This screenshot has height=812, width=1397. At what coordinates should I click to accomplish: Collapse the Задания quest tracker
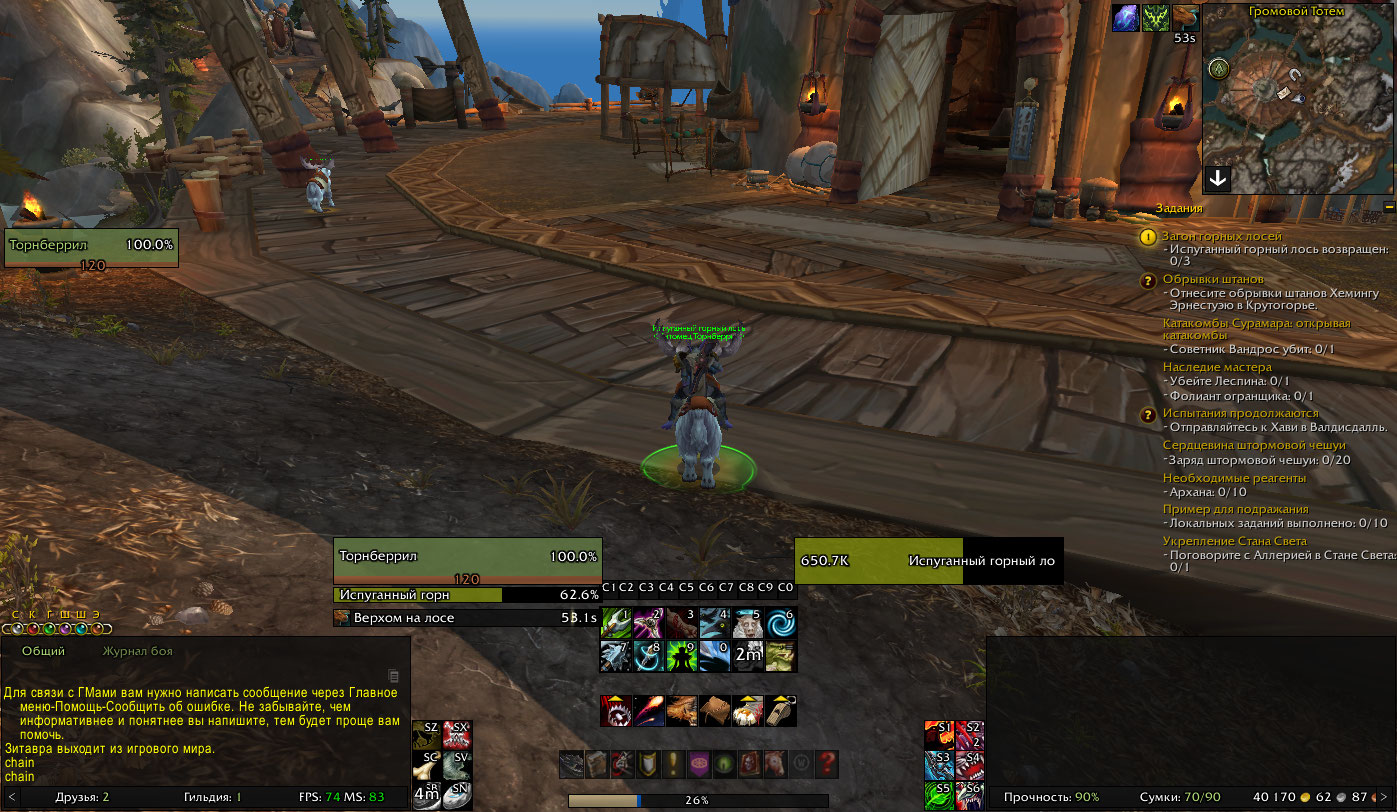(1389, 207)
